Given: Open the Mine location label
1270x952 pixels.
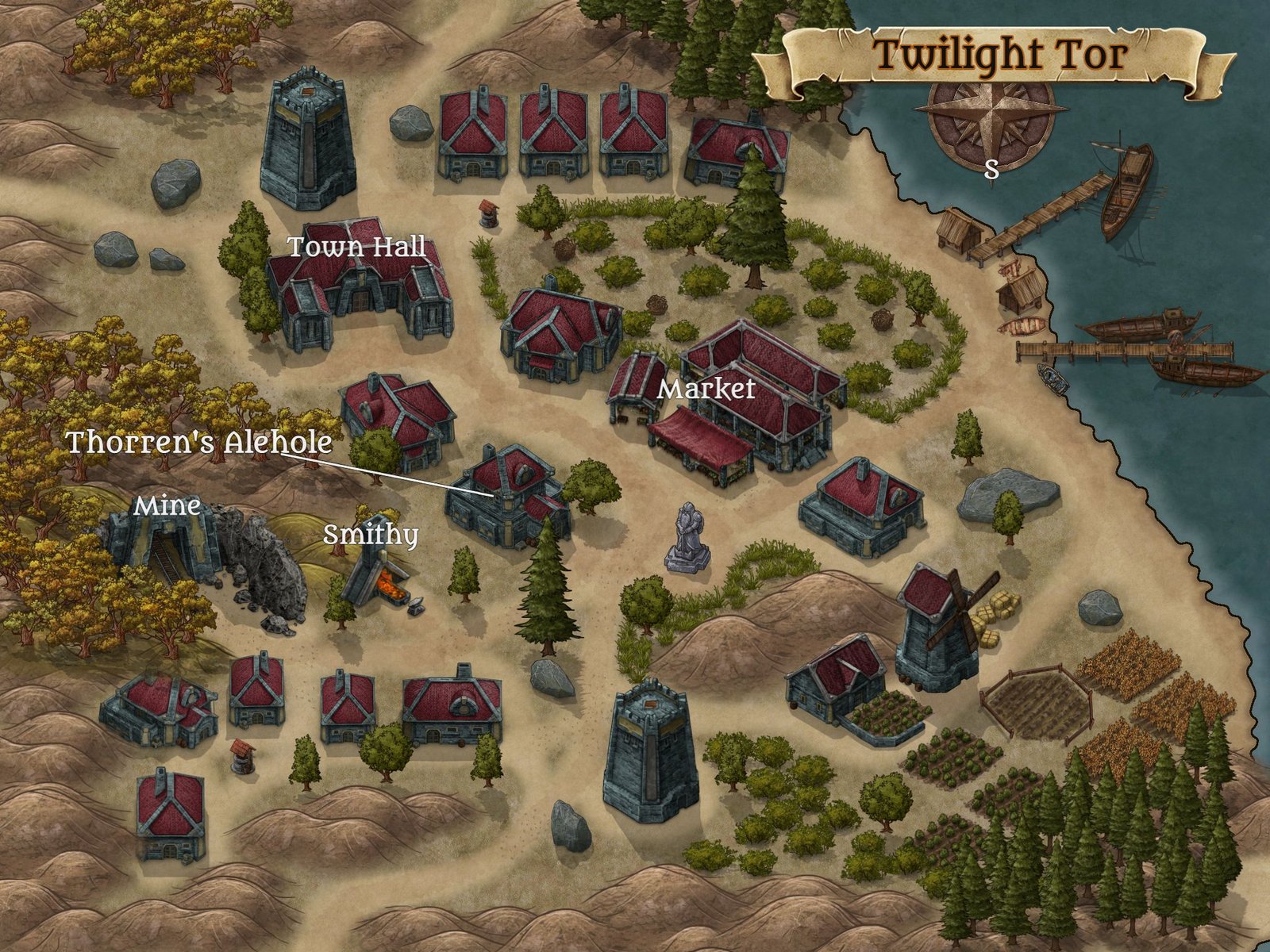Looking at the screenshot, I should click(x=166, y=505).
